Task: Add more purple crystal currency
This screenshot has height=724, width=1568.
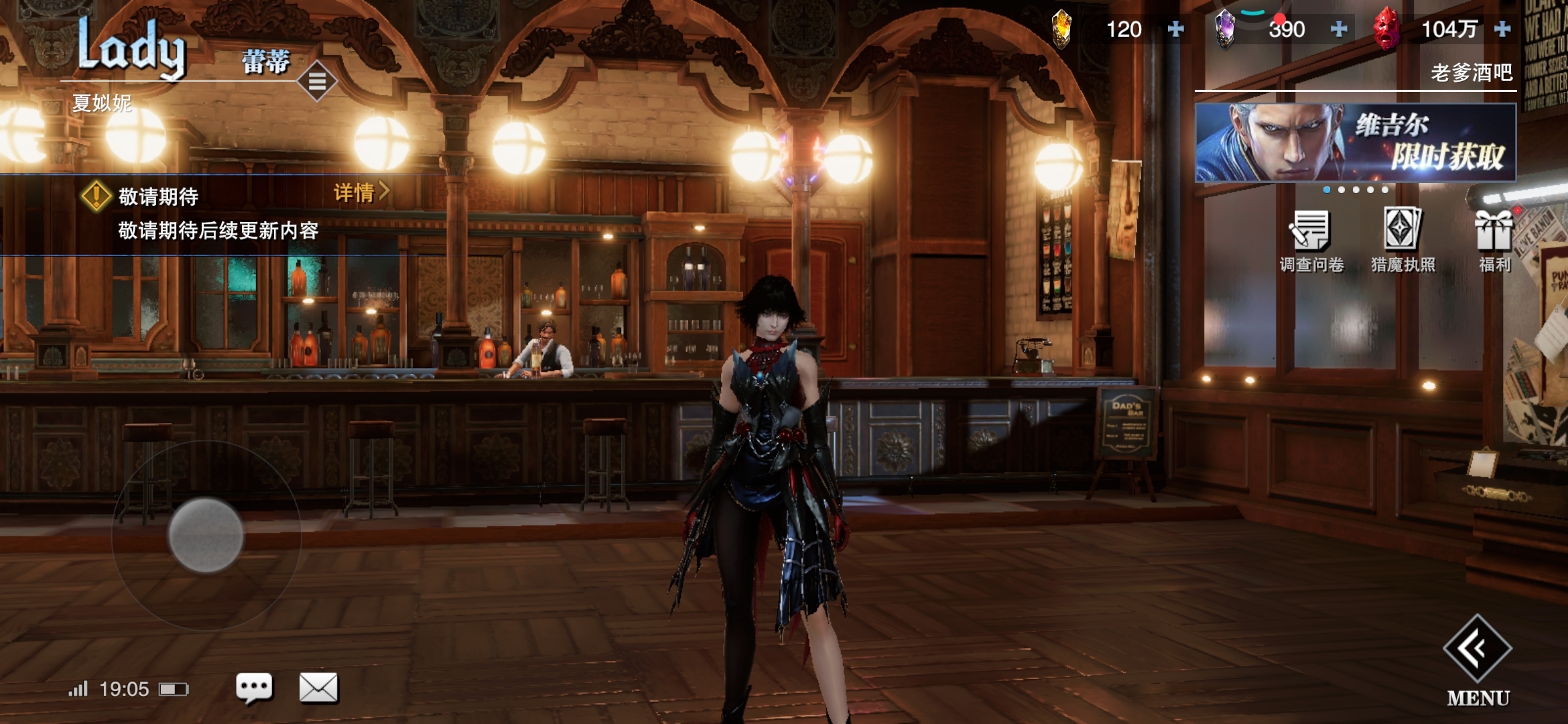Action: click(1339, 29)
